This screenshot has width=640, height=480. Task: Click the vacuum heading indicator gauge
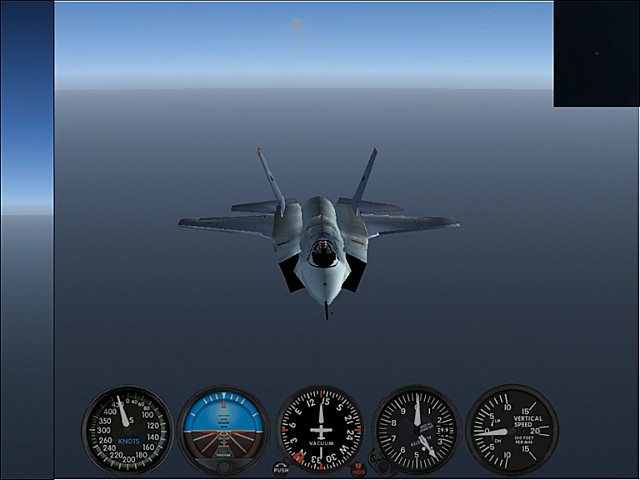pos(320,429)
